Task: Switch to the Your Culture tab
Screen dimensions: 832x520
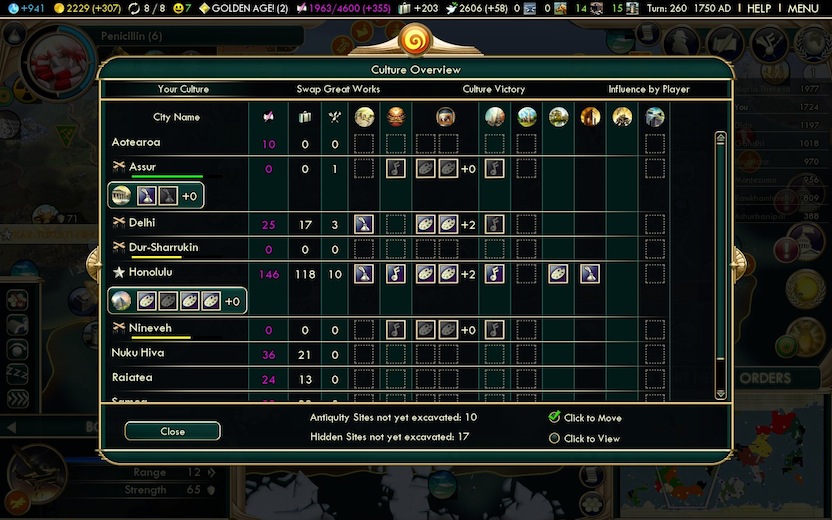Action: (x=183, y=89)
